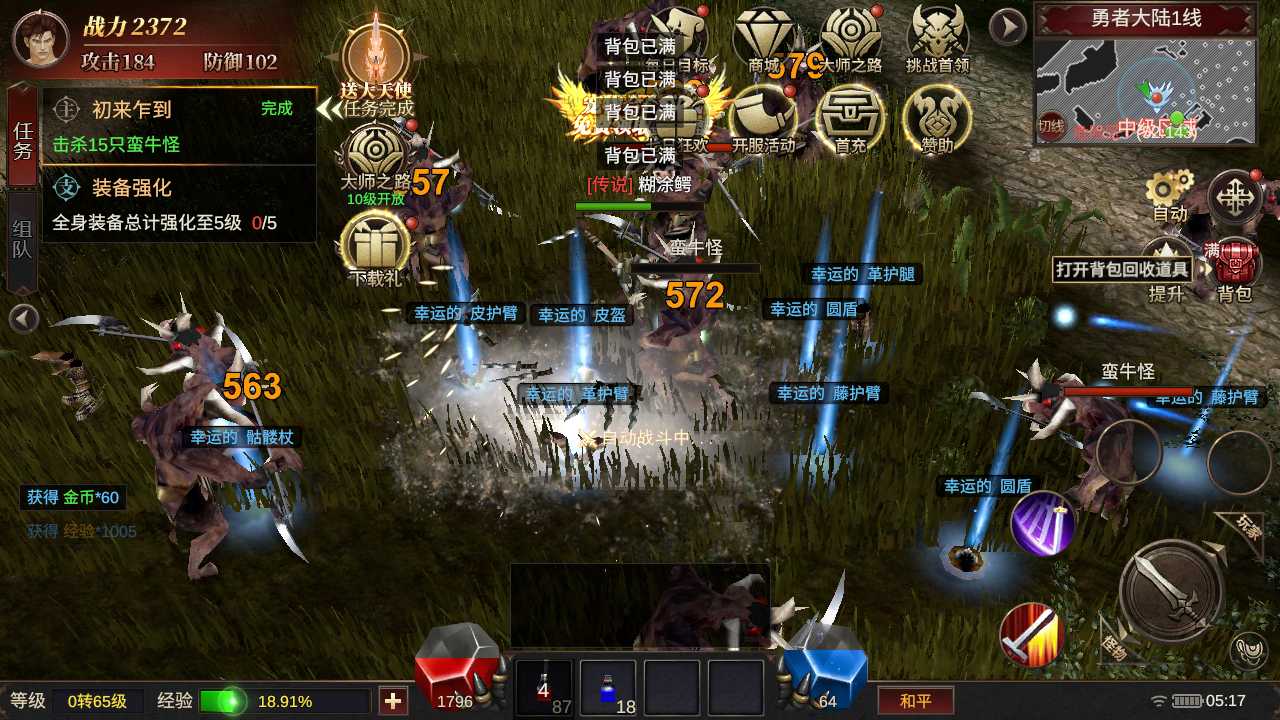Open the 开服活动 event icon

[763, 118]
